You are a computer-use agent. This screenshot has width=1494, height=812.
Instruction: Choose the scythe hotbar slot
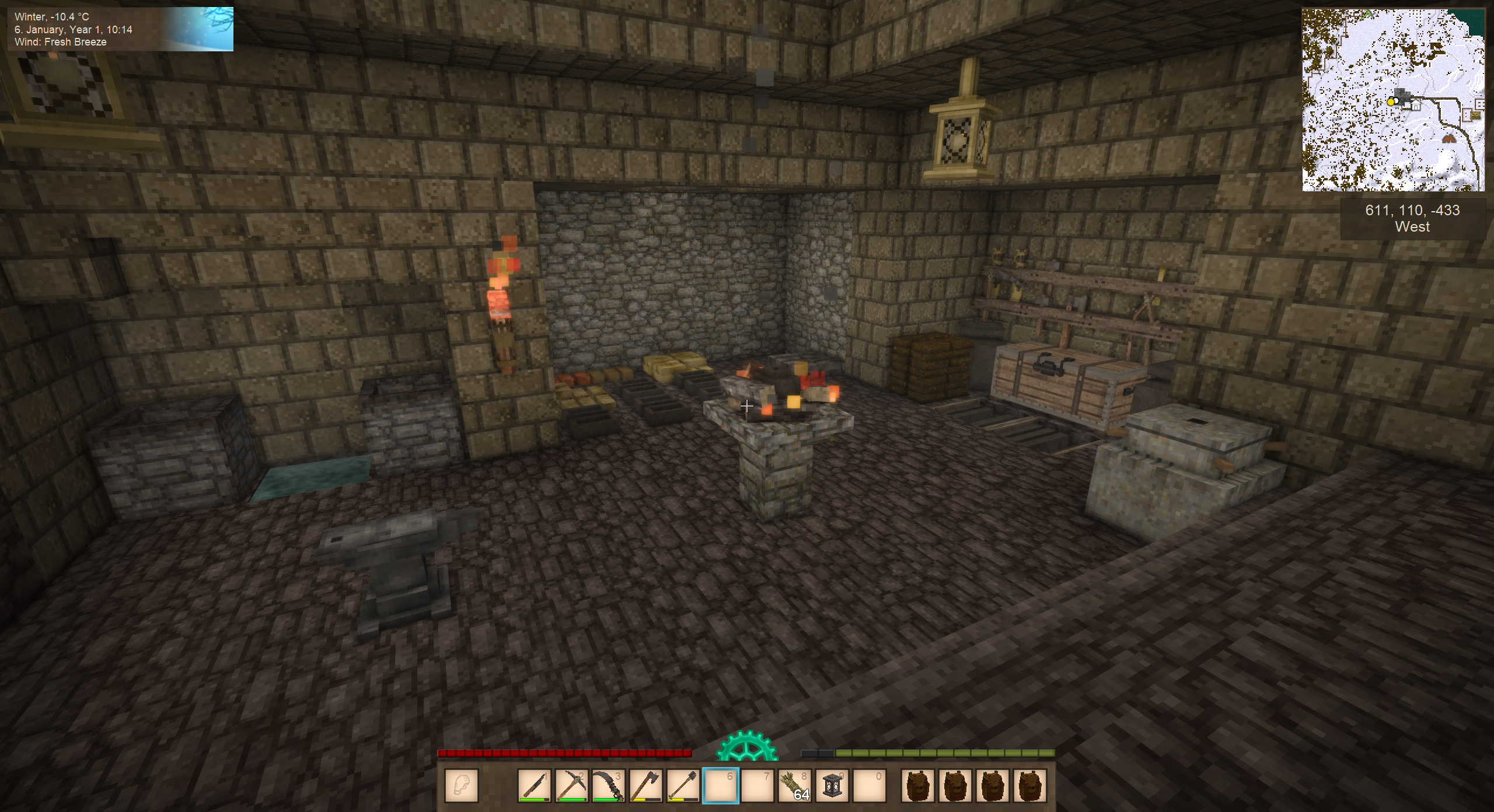pyautogui.click(x=609, y=785)
